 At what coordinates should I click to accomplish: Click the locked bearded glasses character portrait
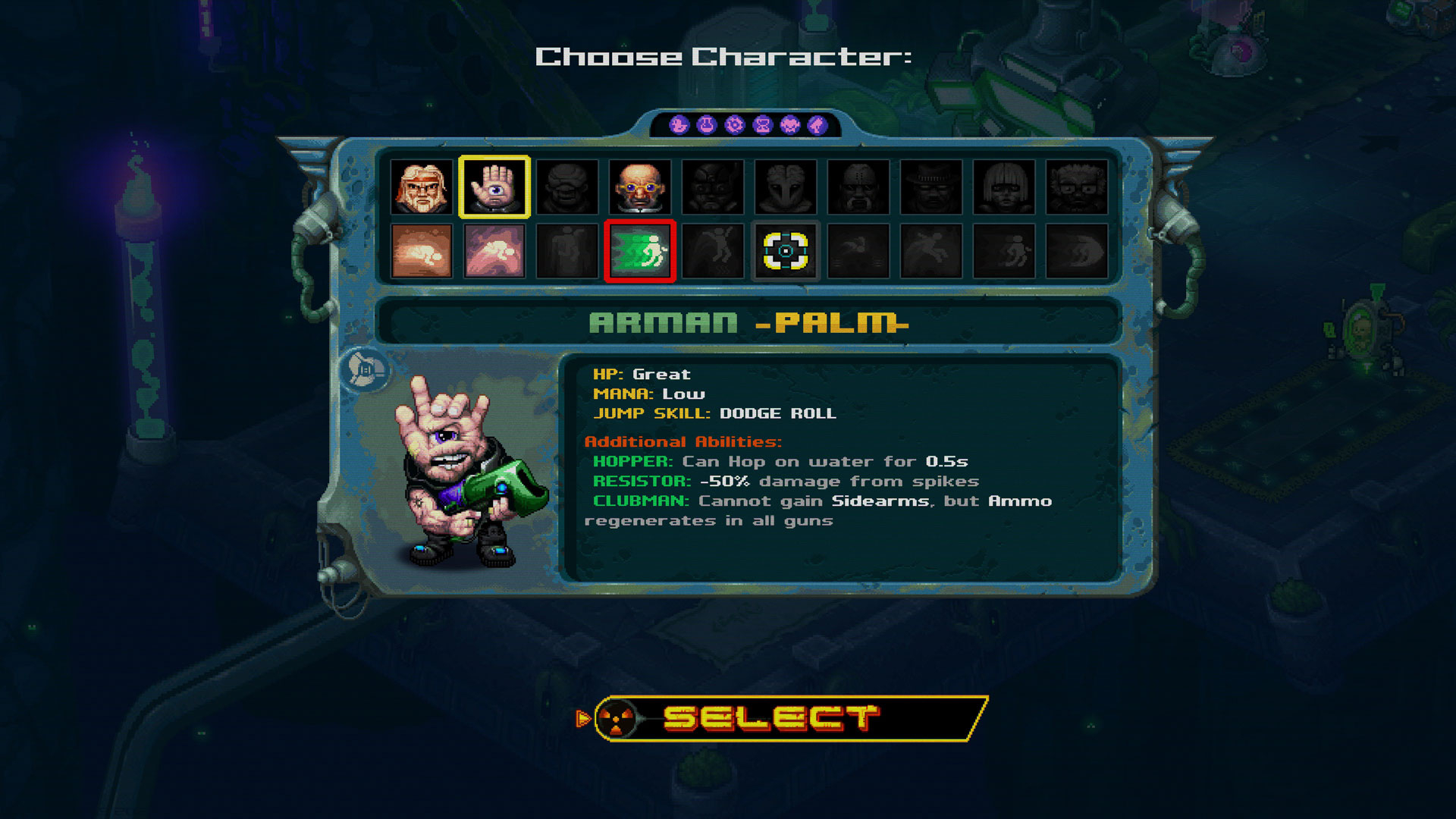(x=1077, y=187)
